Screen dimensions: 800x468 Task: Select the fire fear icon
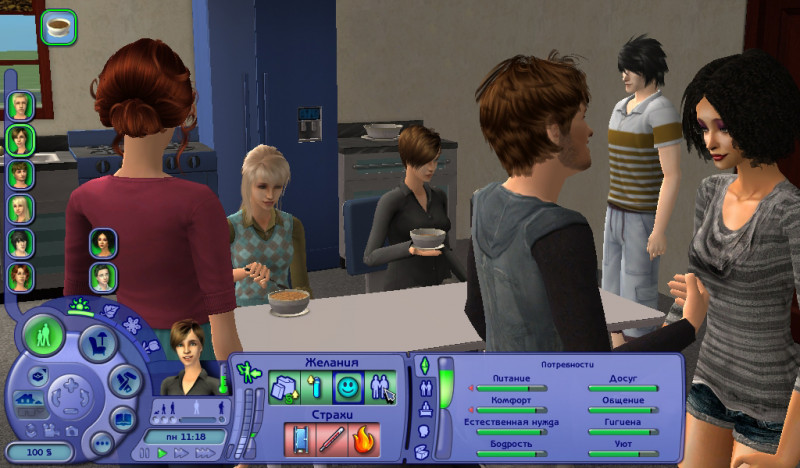pos(364,440)
